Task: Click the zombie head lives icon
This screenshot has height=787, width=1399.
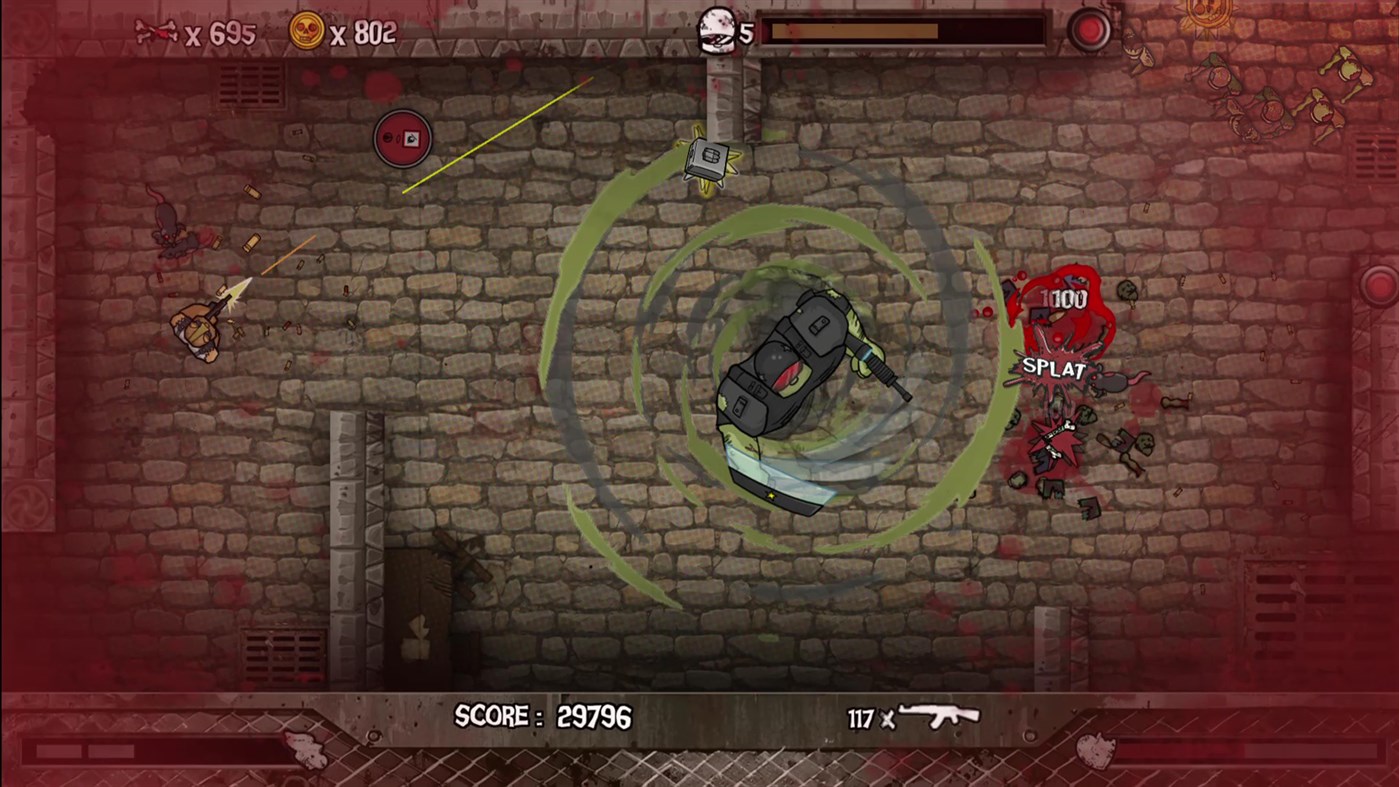Action: (x=715, y=27)
